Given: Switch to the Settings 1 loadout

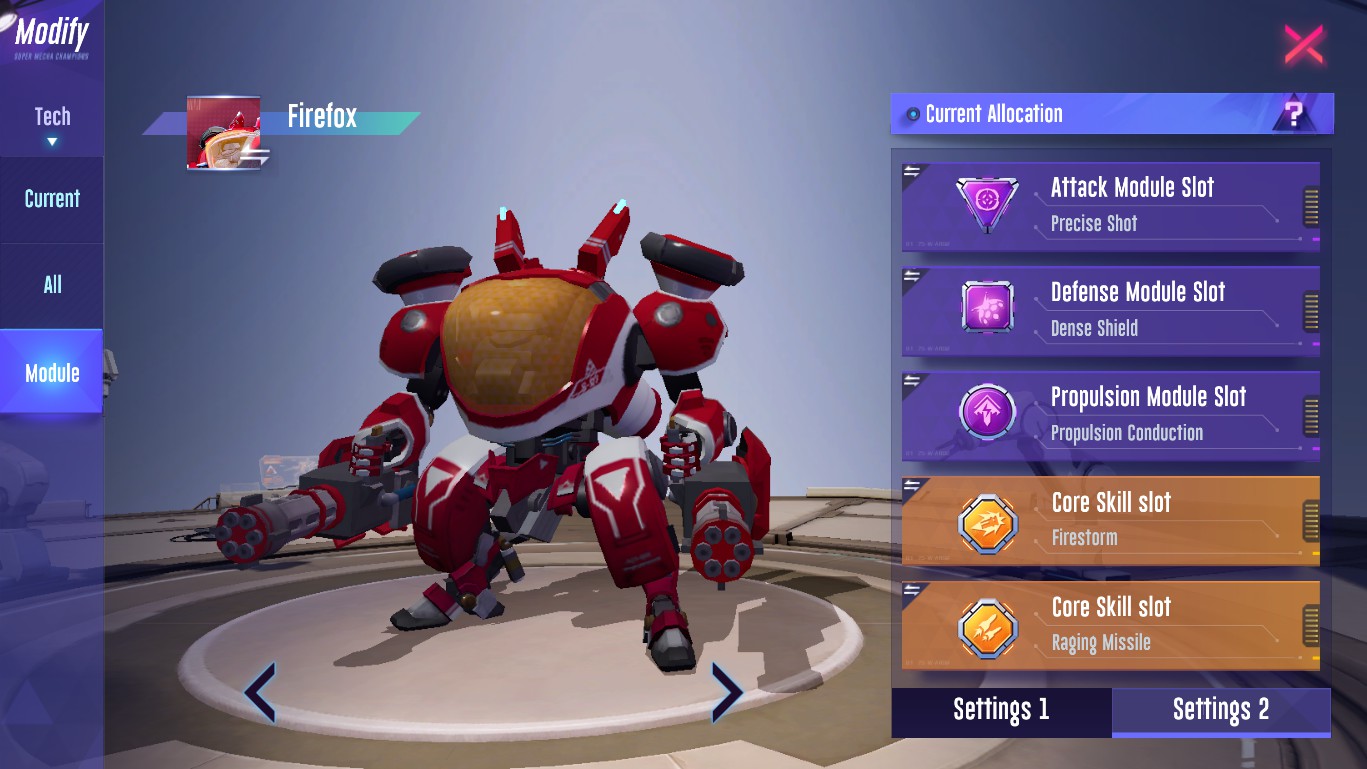Looking at the screenshot, I should pos(1001,710).
